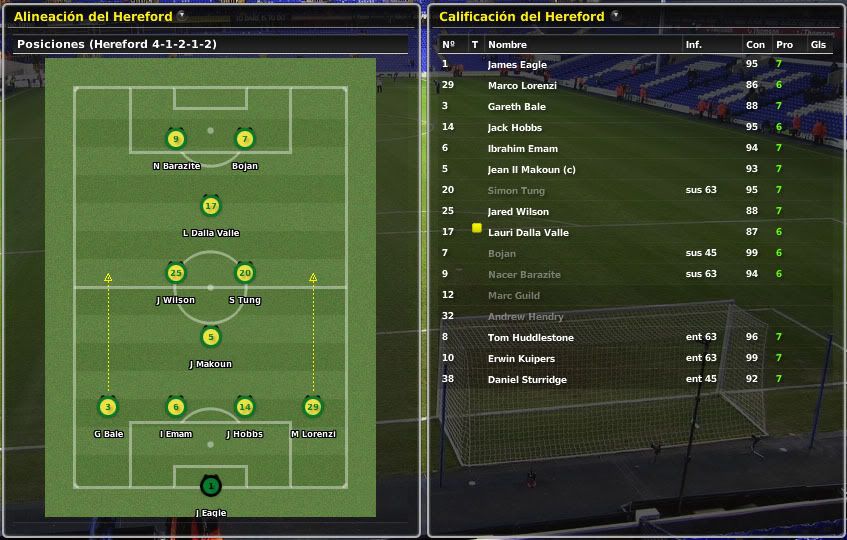Select Jack Hobbs in the player list
Screen dimensions: 847x540
514,127
